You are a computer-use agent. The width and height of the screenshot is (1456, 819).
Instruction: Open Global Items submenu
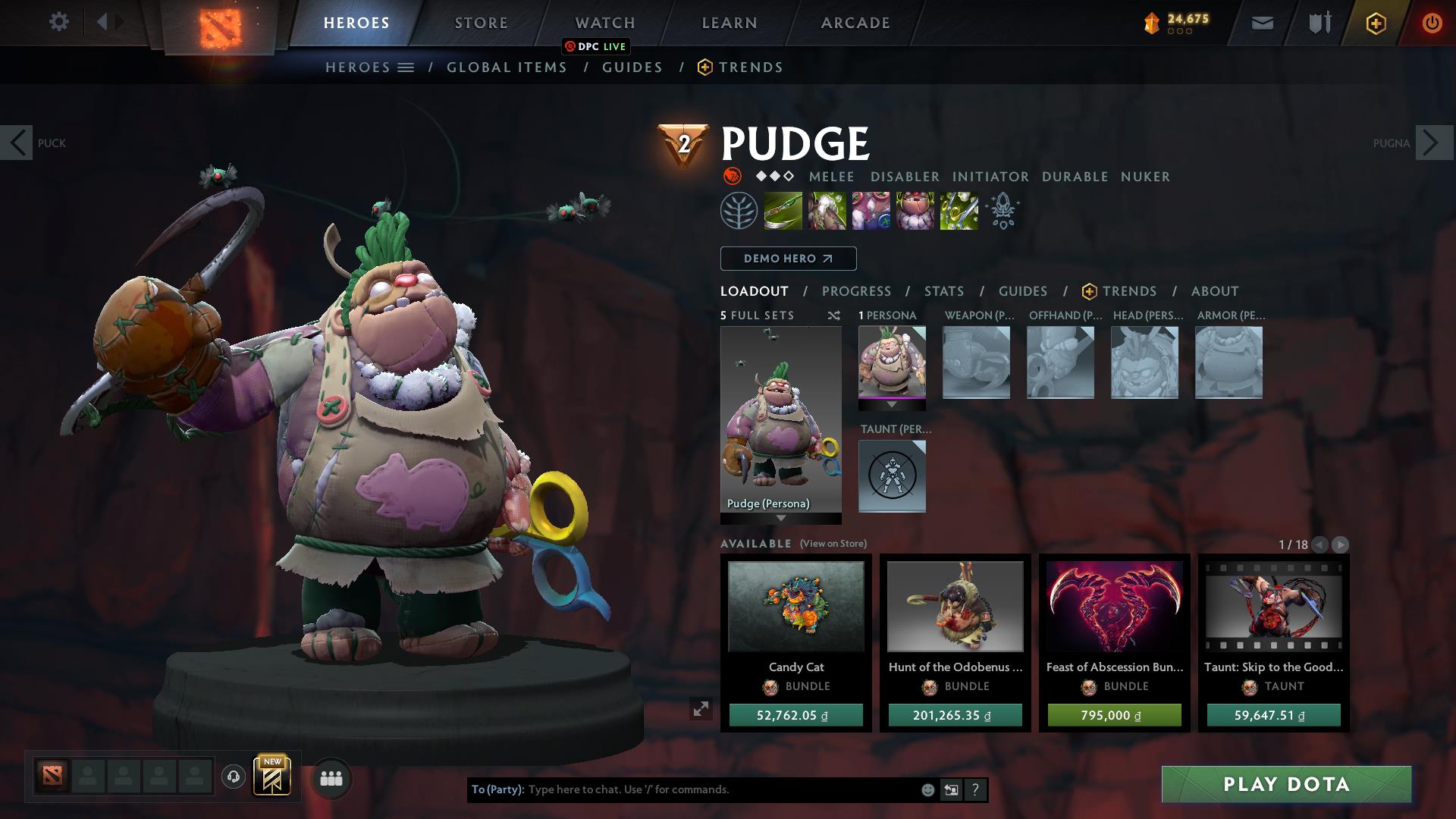coord(507,67)
